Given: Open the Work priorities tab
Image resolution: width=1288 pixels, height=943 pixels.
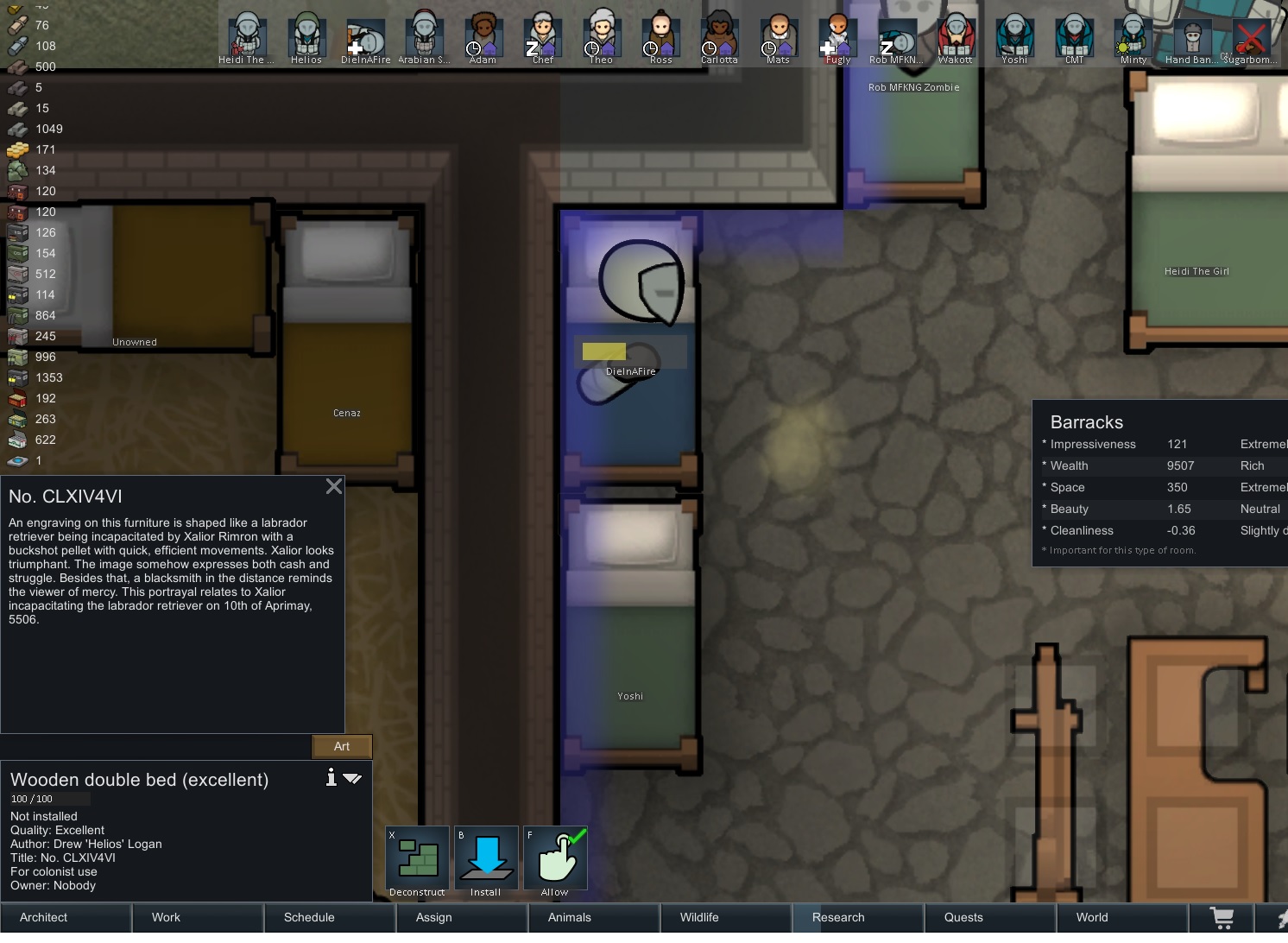Looking at the screenshot, I should (x=198, y=917).
